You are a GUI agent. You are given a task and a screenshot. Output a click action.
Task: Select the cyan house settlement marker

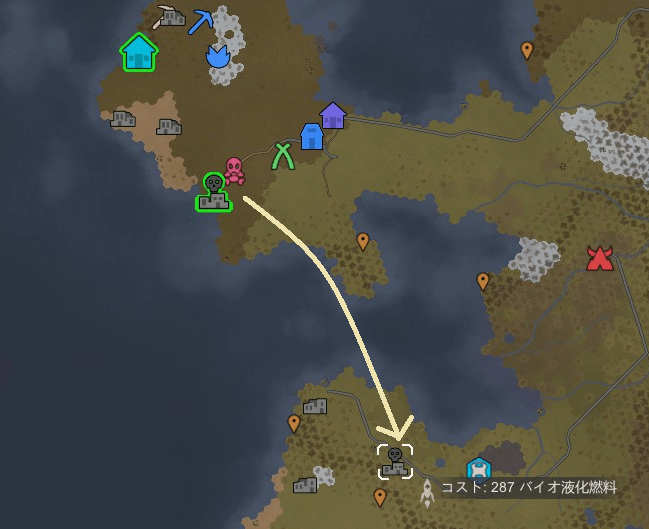click(x=139, y=53)
